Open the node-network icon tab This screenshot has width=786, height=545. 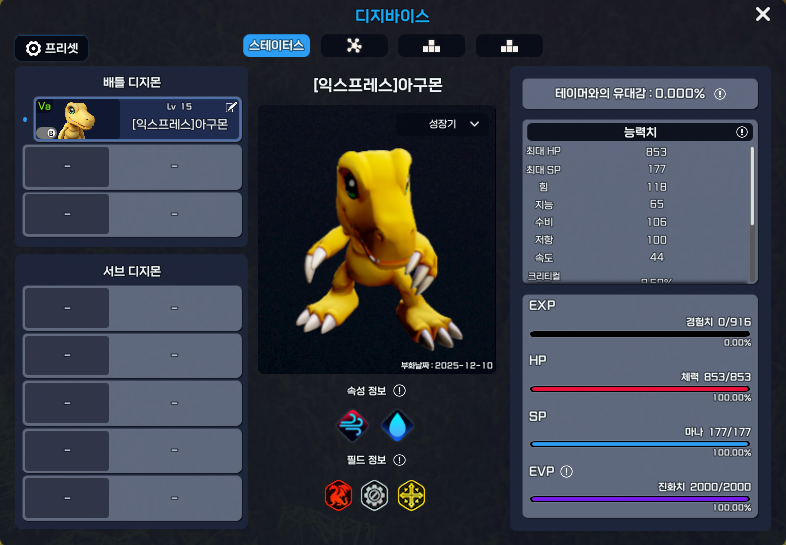point(354,45)
